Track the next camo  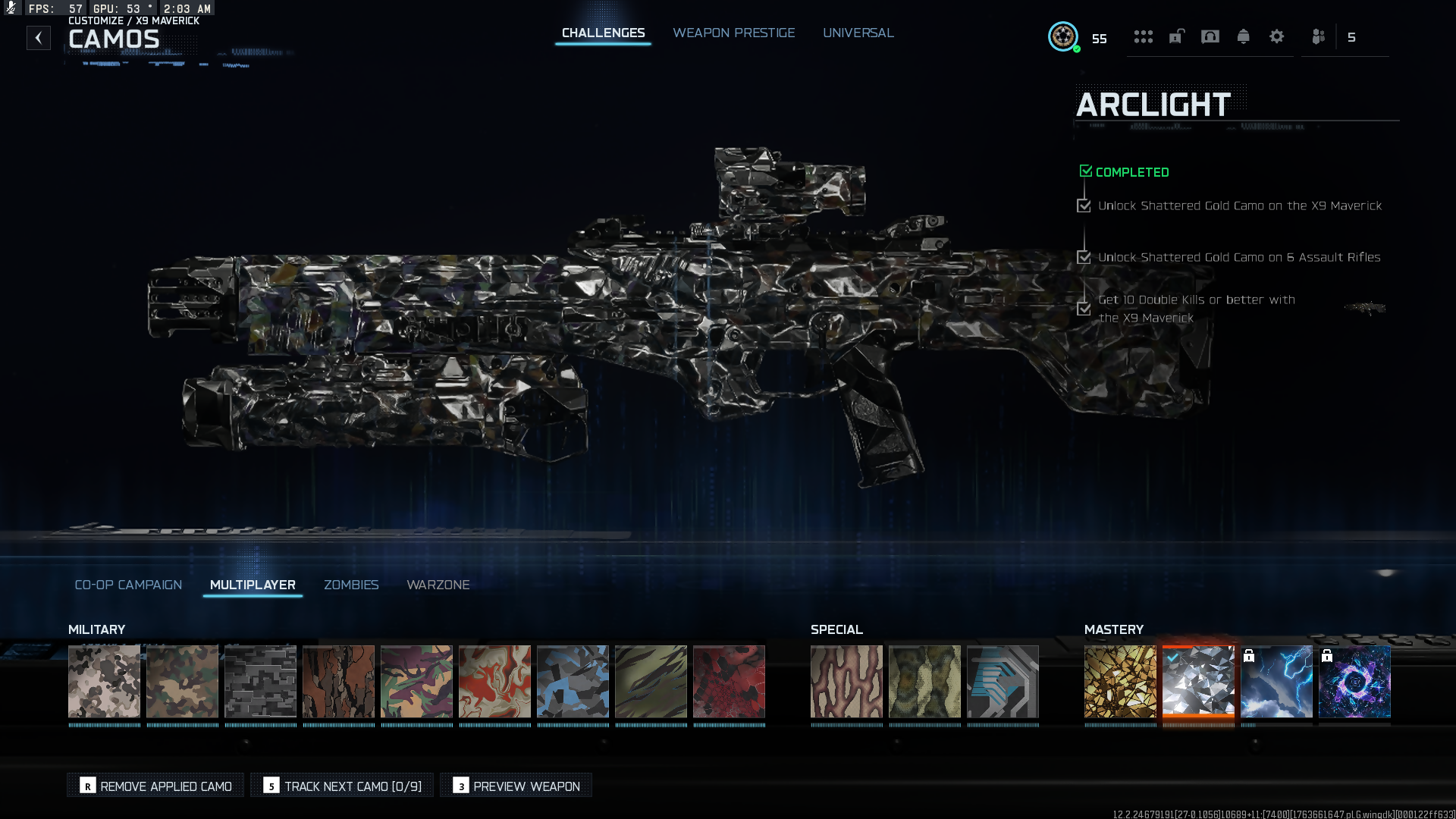coord(343,786)
